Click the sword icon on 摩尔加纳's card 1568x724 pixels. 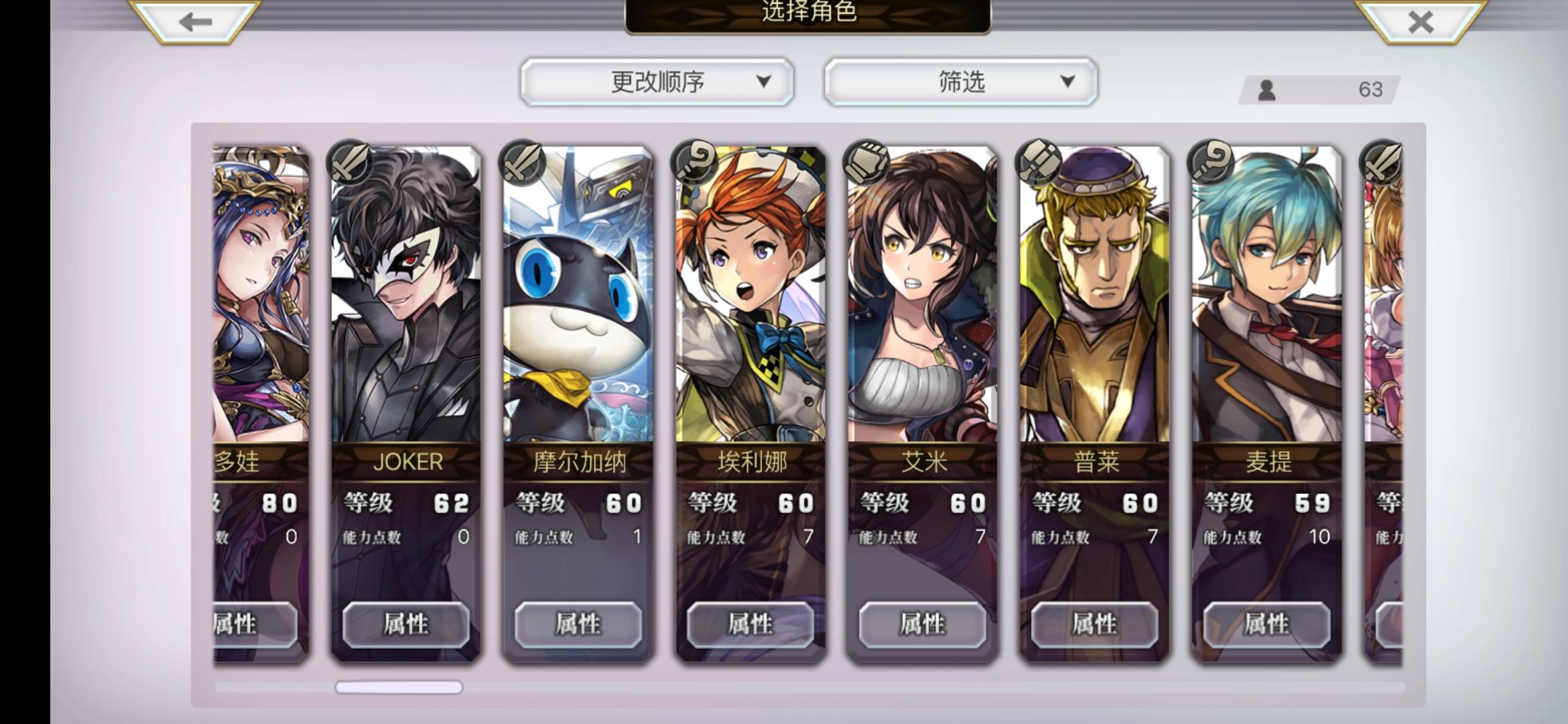tap(522, 161)
